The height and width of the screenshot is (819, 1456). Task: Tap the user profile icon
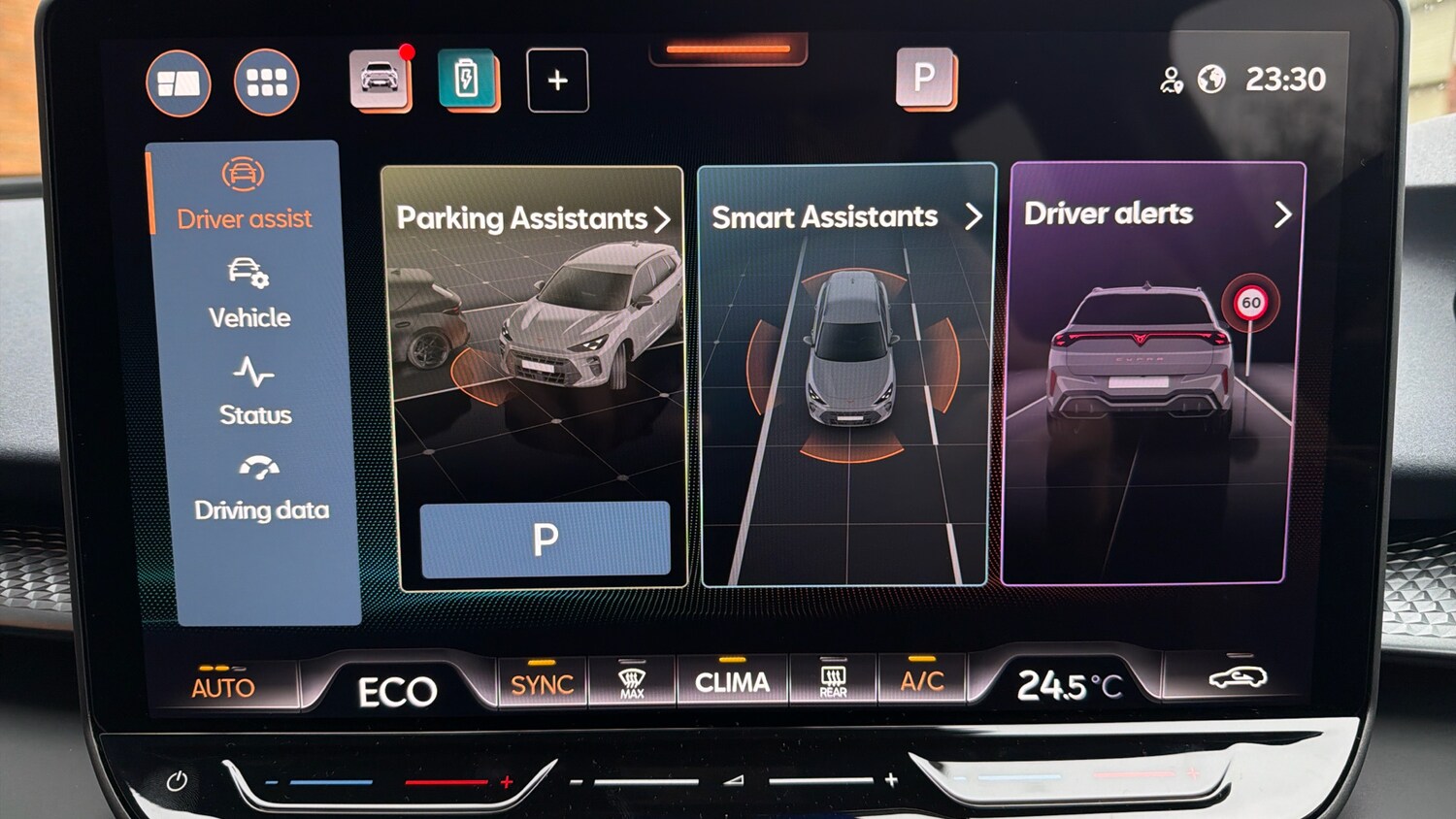tap(1172, 81)
